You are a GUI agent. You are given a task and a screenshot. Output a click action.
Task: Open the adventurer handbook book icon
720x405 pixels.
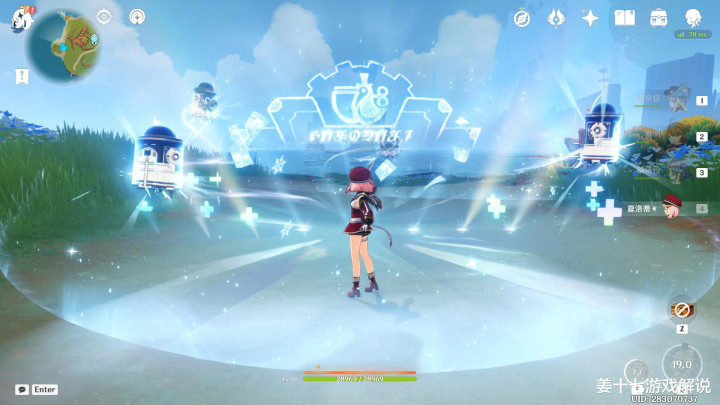point(624,18)
